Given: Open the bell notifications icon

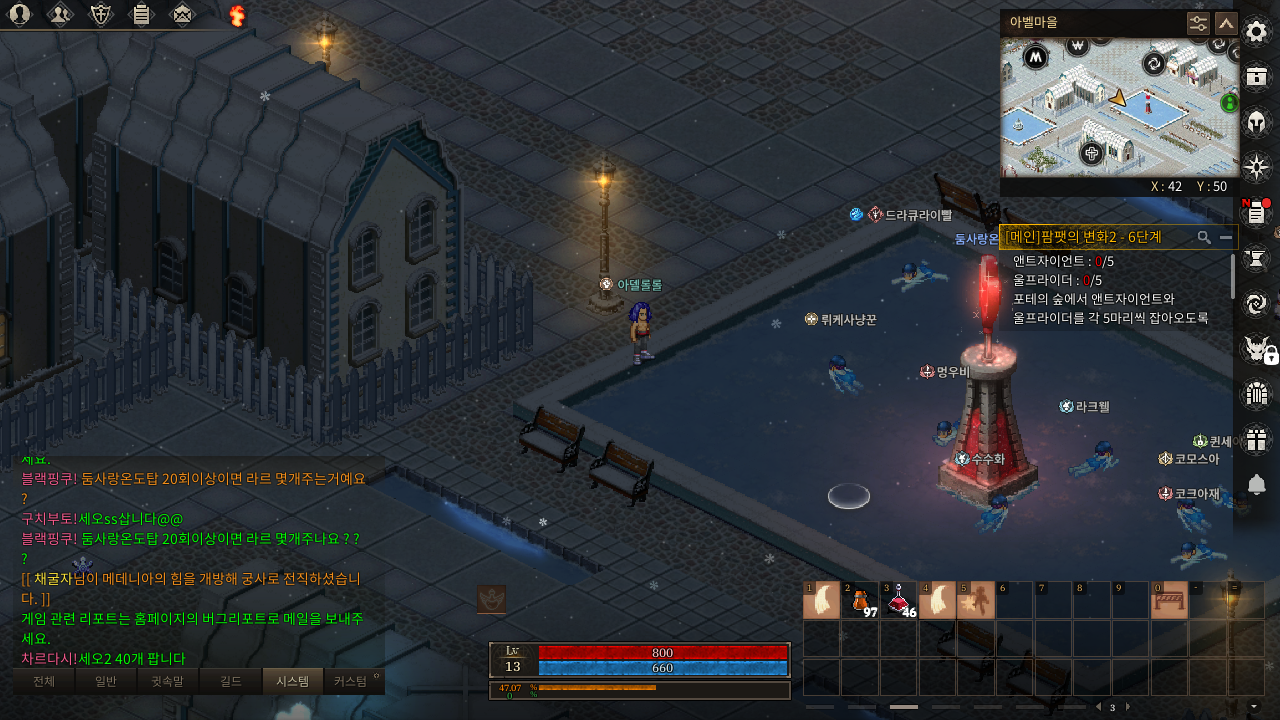Looking at the screenshot, I should pyautogui.click(x=1256, y=485).
